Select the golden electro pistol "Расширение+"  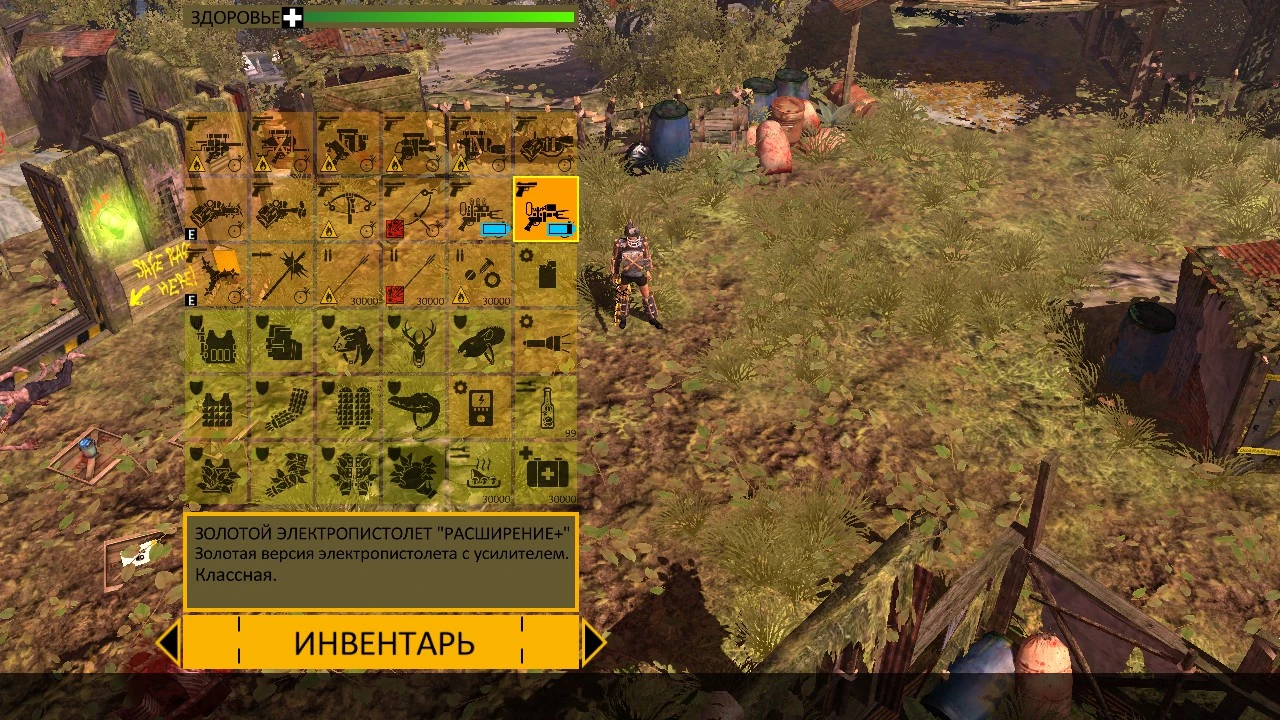546,210
